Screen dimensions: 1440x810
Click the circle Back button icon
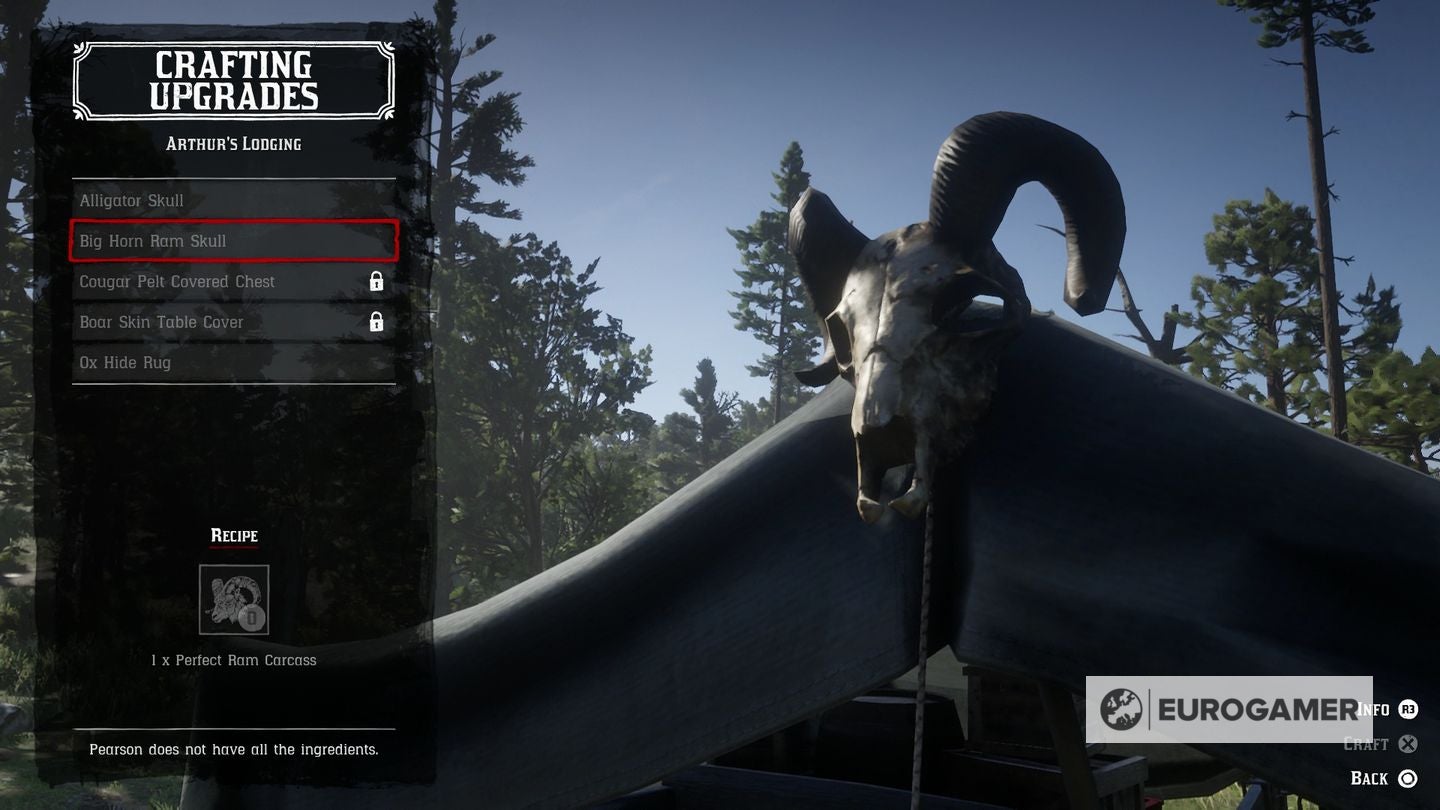pos(1408,778)
